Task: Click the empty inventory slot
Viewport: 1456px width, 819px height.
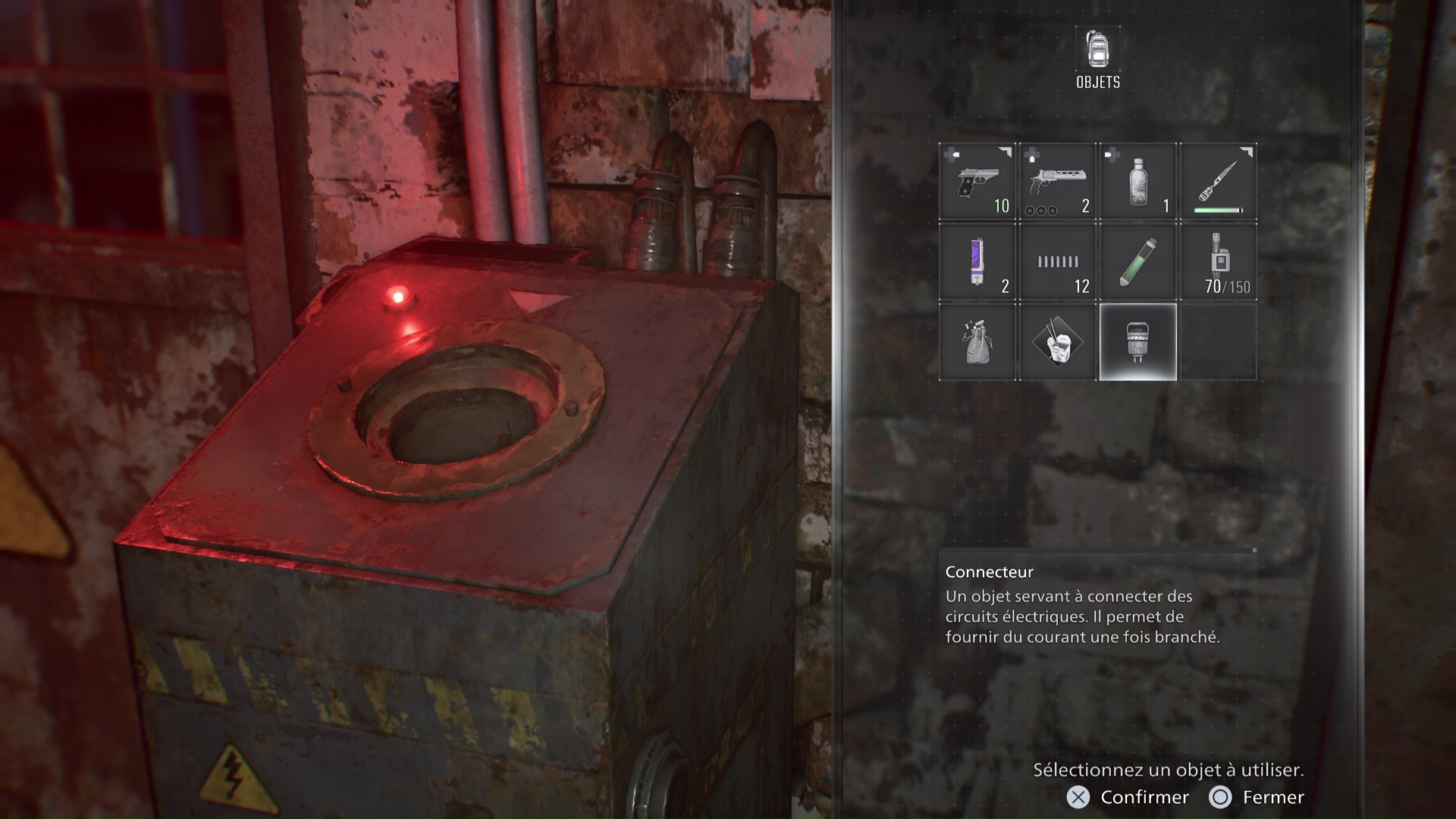Action: tap(1218, 341)
